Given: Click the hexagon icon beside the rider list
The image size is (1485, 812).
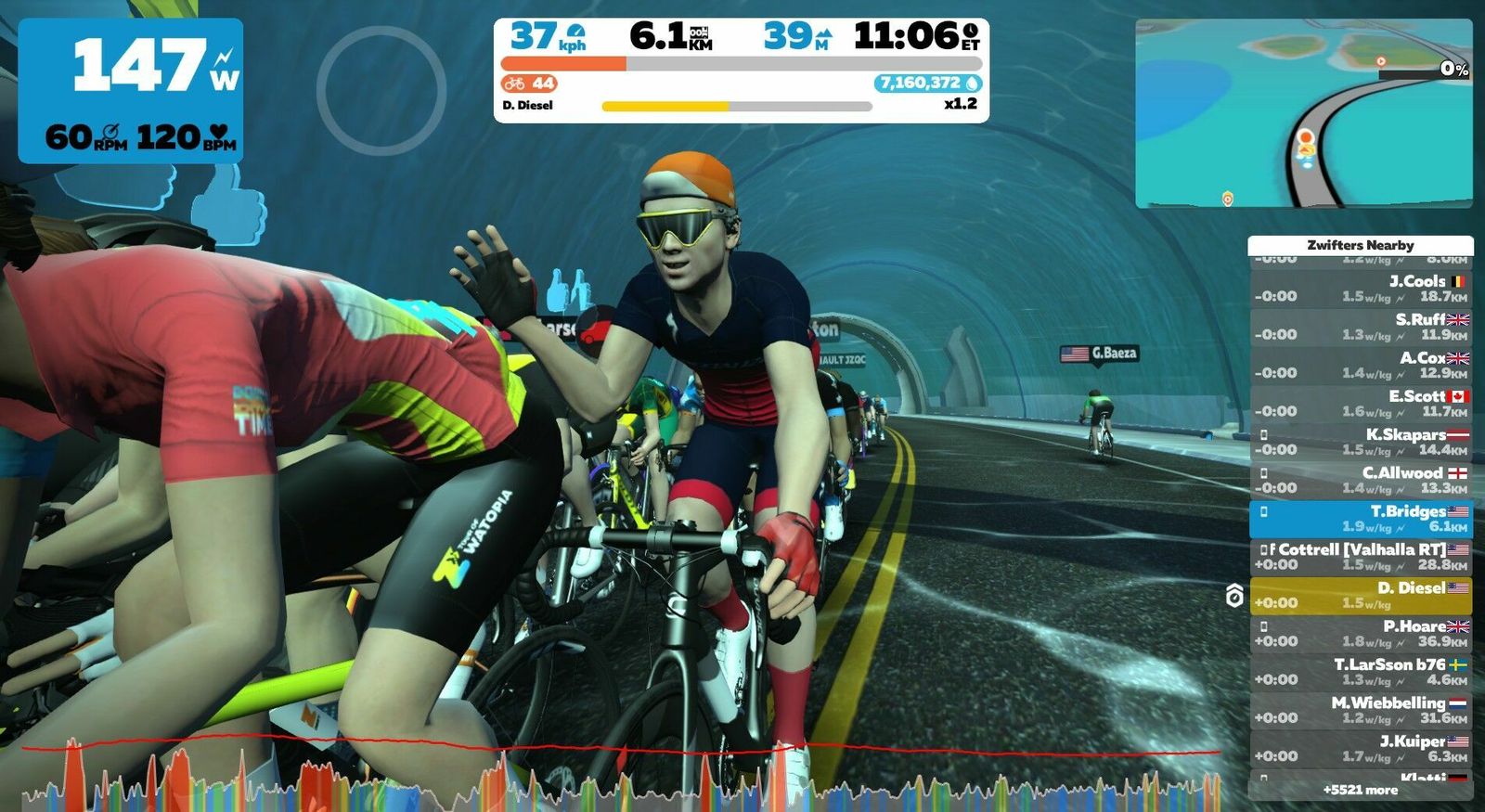Looking at the screenshot, I should (x=1234, y=596).
